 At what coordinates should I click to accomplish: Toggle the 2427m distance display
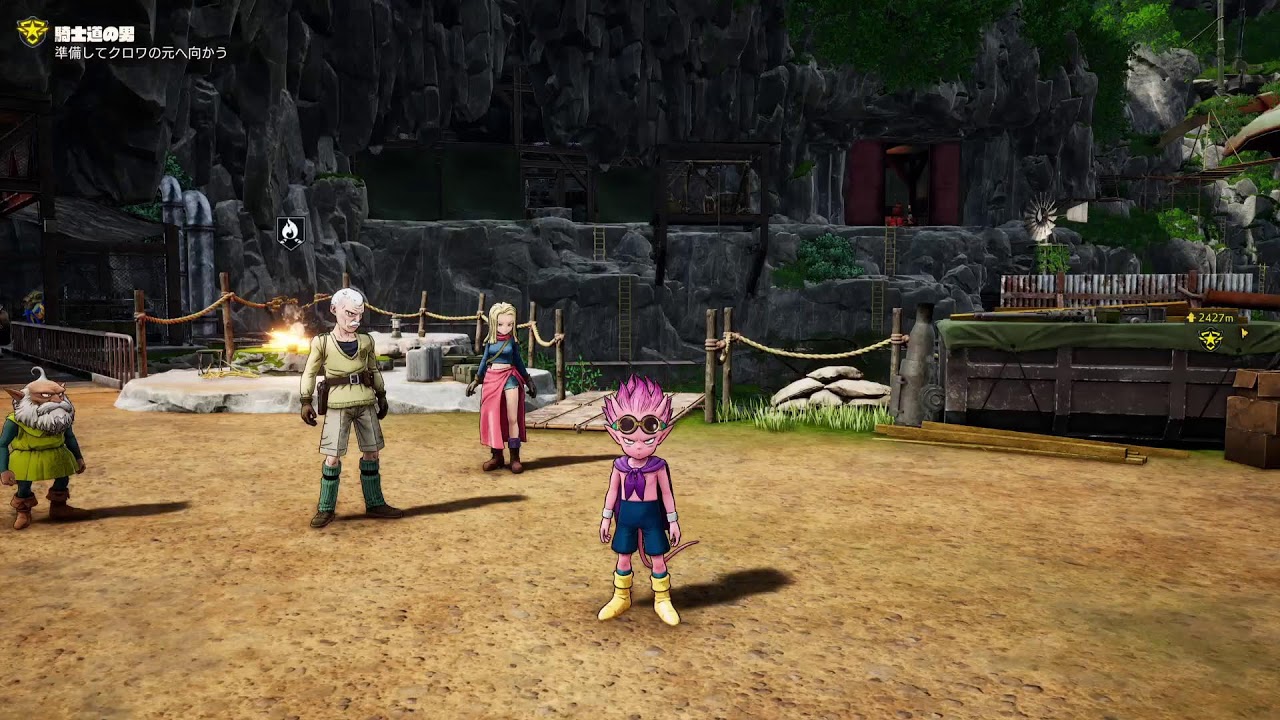pos(1215,316)
